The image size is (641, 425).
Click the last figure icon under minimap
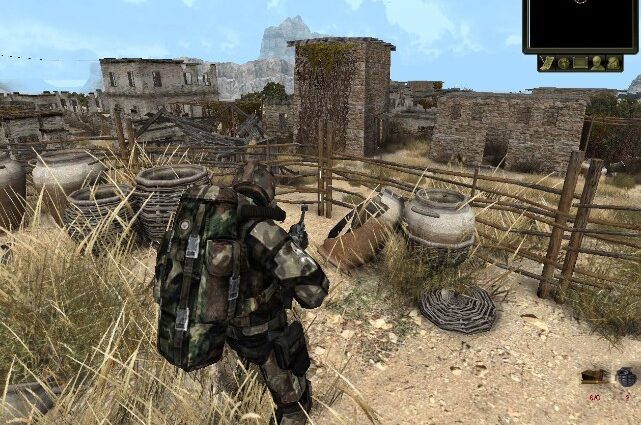pos(613,63)
